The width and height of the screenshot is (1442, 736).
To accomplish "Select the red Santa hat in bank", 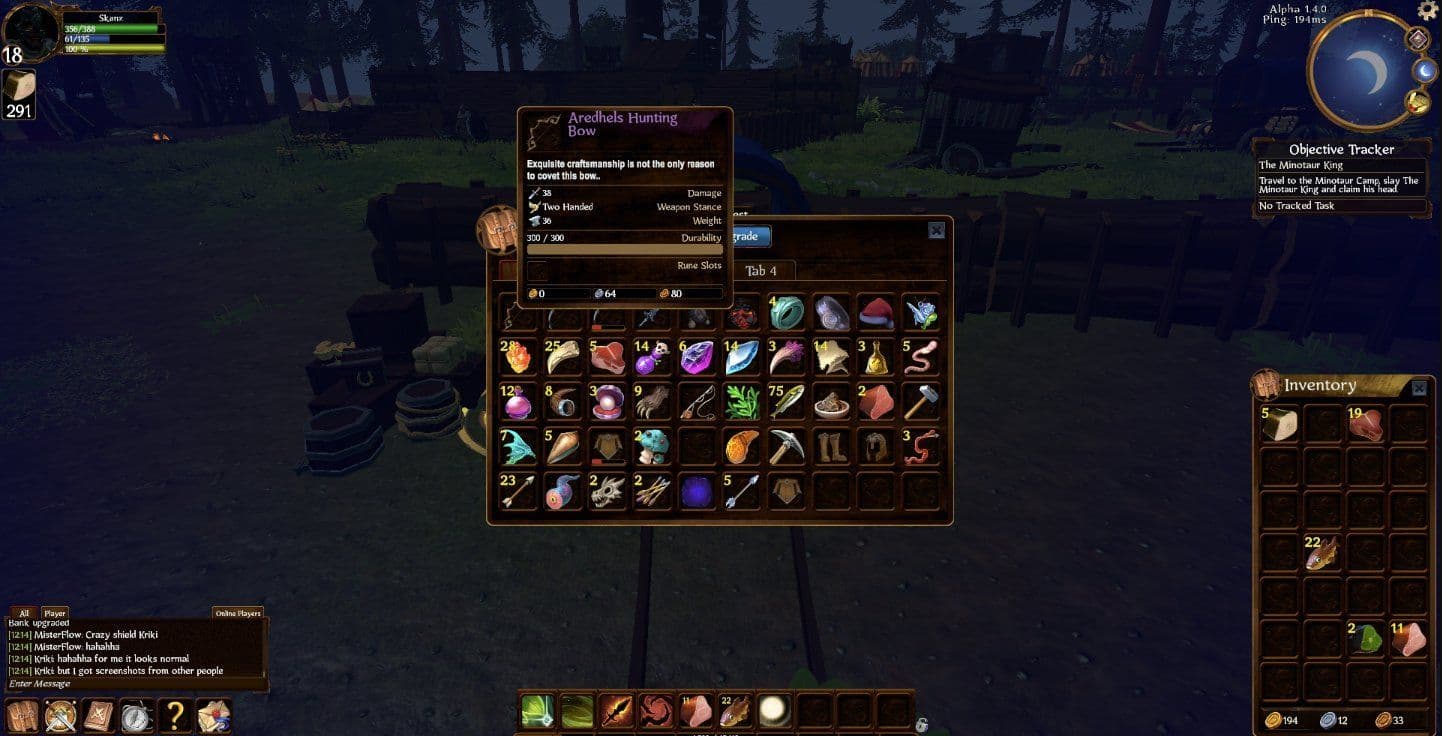I will point(875,313).
